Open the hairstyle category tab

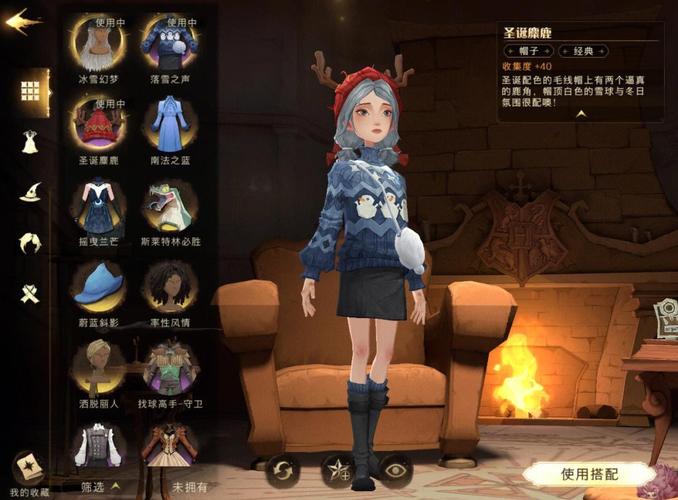pos(30,243)
